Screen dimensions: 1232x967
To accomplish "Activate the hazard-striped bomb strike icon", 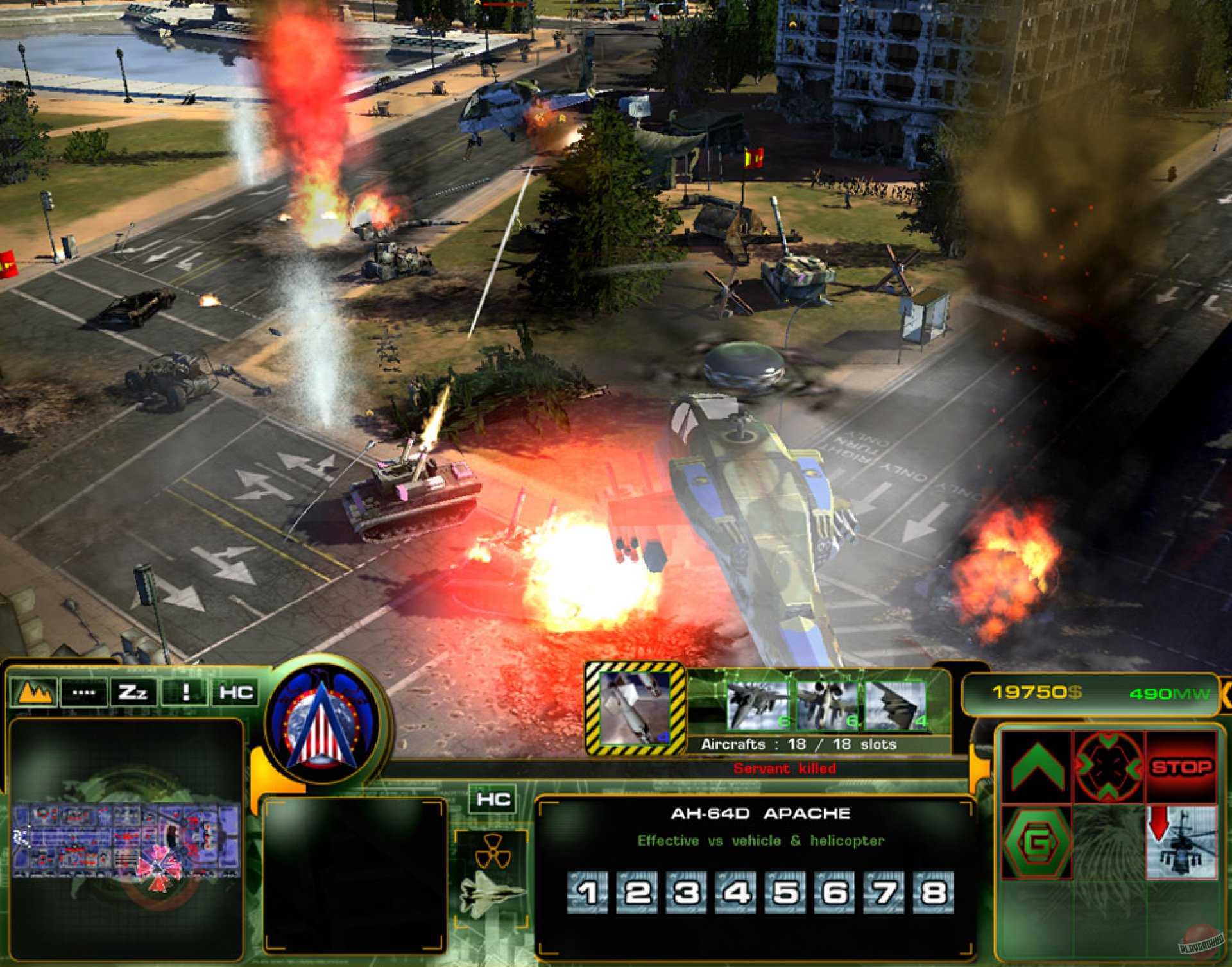I will click(635, 708).
